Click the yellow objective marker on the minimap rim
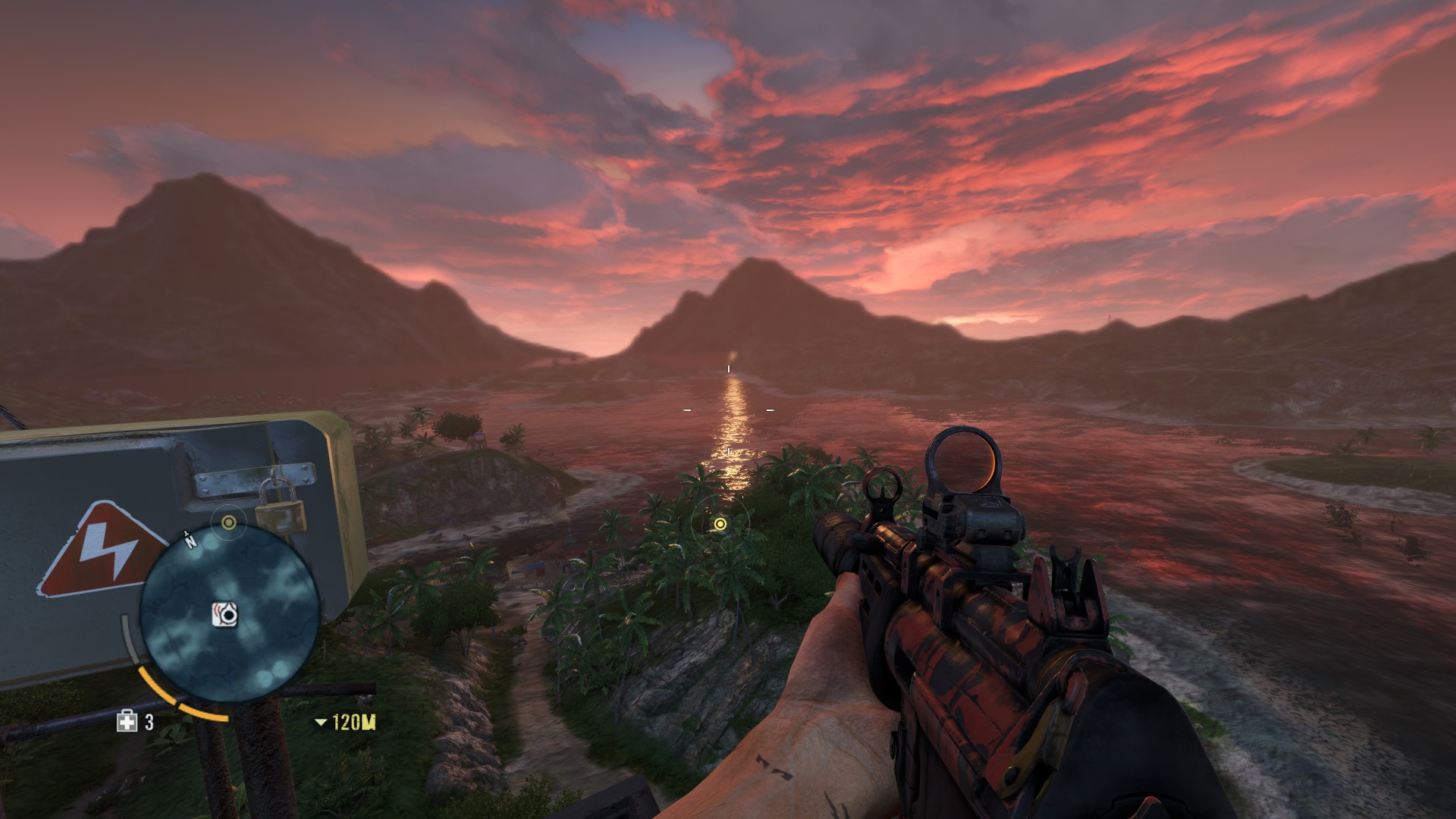The width and height of the screenshot is (1456, 819). point(229,522)
